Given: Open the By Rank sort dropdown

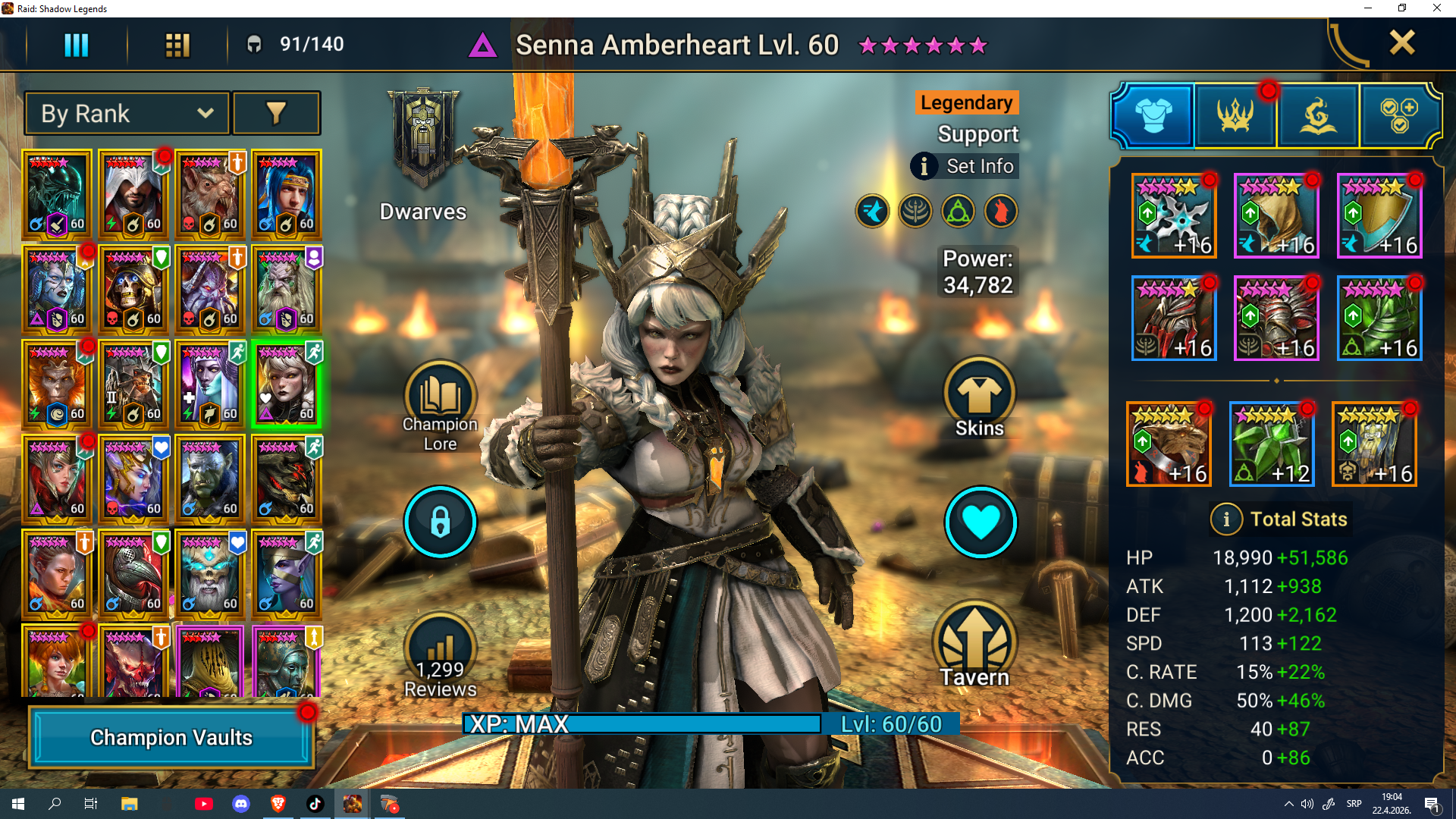Looking at the screenshot, I should 127,114.
